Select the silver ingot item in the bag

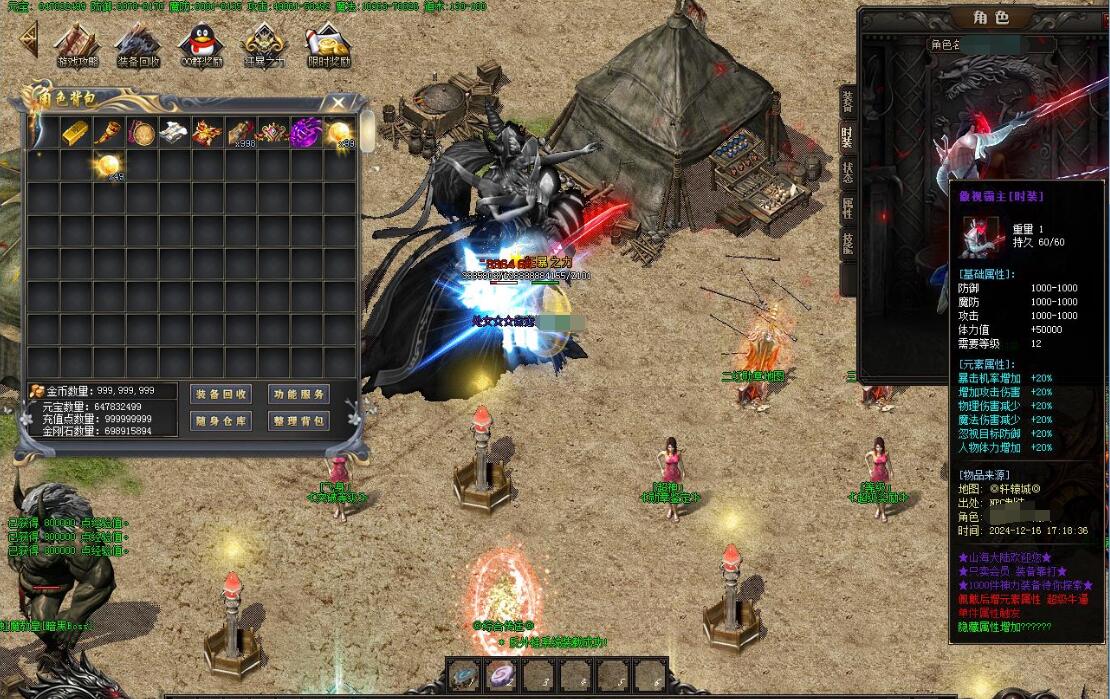click(174, 132)
